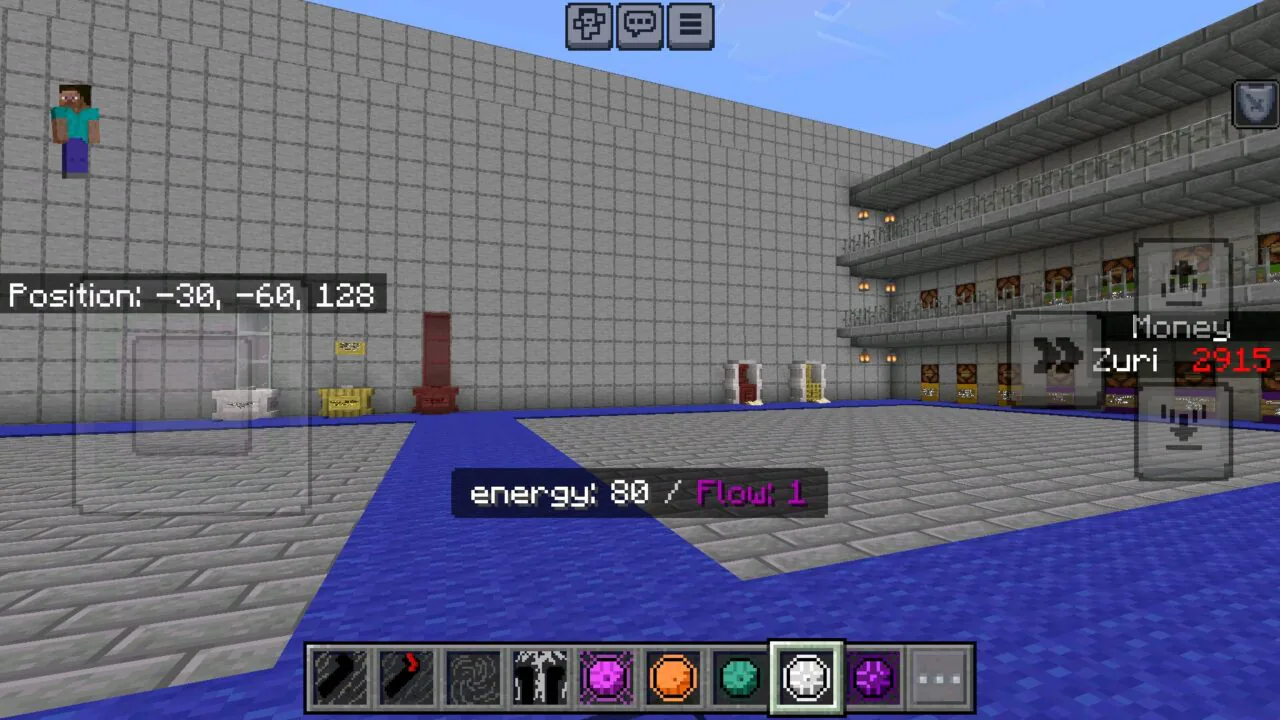Select the teal gem in the hotbar
Screen dimensions: 1280x720
740,677
